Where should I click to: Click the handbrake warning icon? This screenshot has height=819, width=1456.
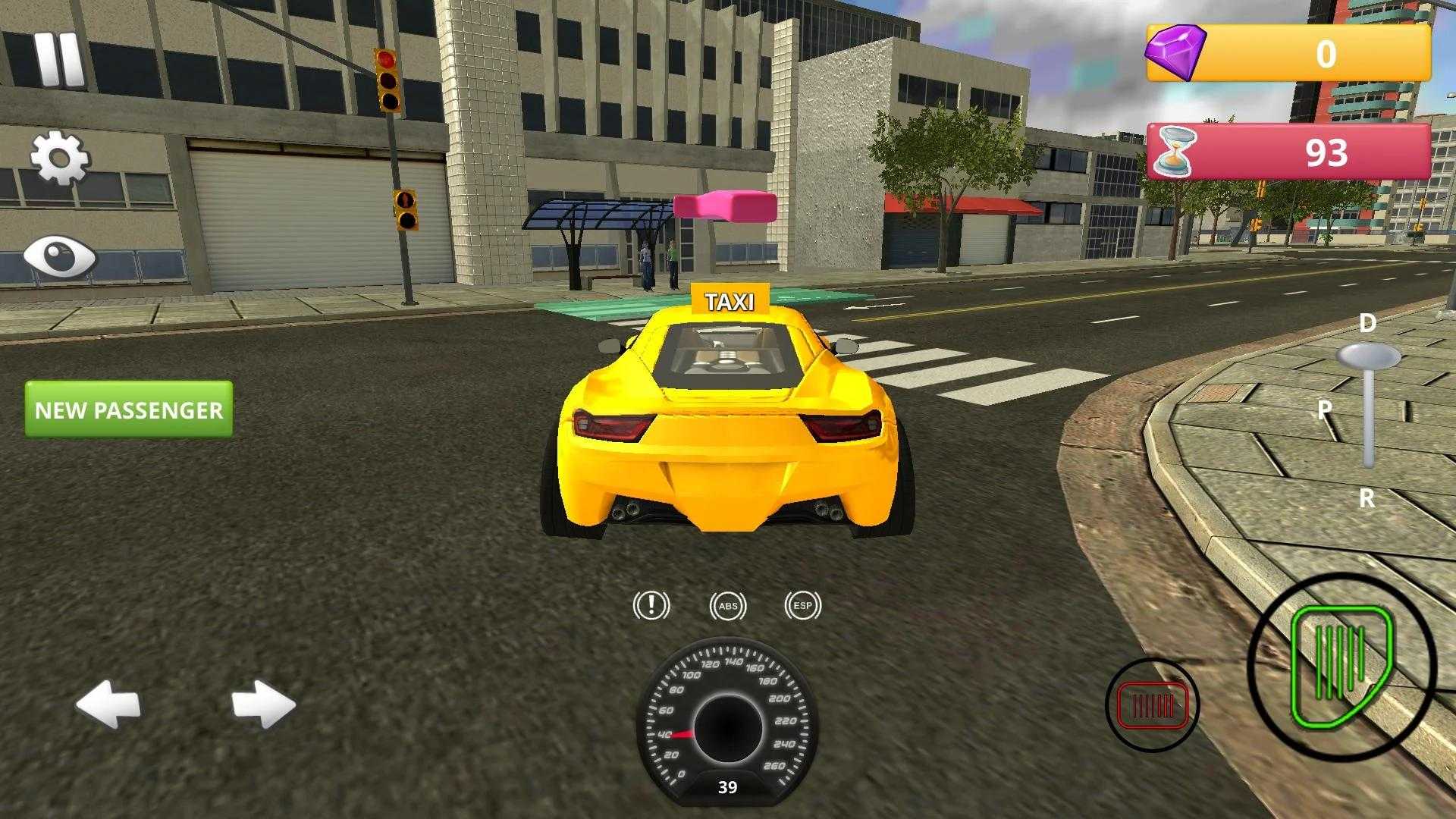[651, 605]
